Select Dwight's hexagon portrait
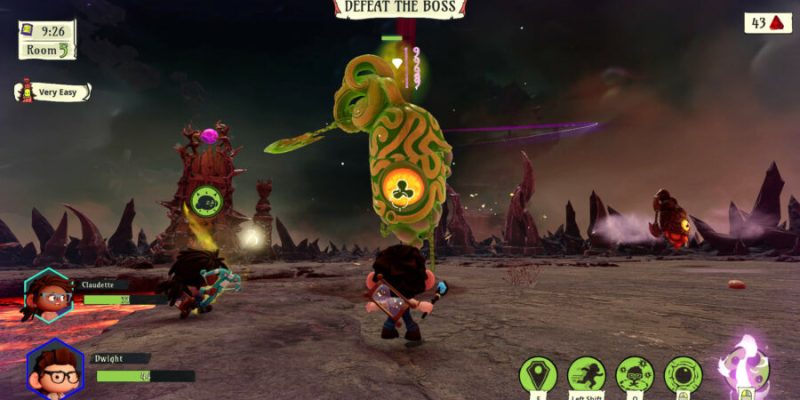 [54, 368]
